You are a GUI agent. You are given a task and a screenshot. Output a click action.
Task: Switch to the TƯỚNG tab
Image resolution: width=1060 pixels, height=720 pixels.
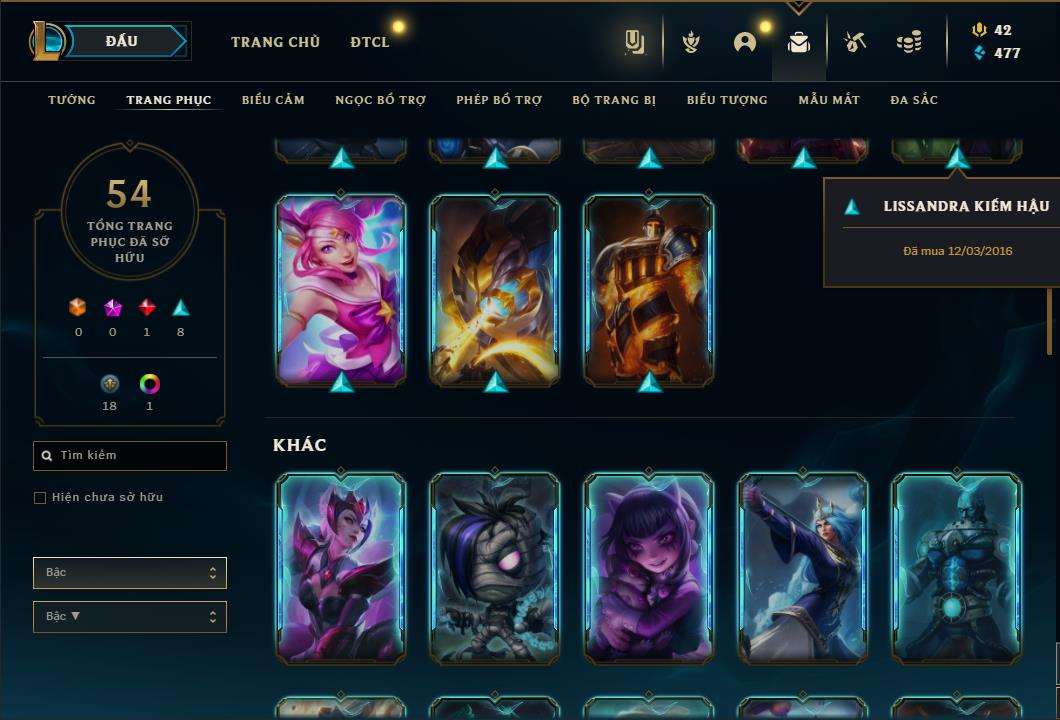[x=72, y=100]
